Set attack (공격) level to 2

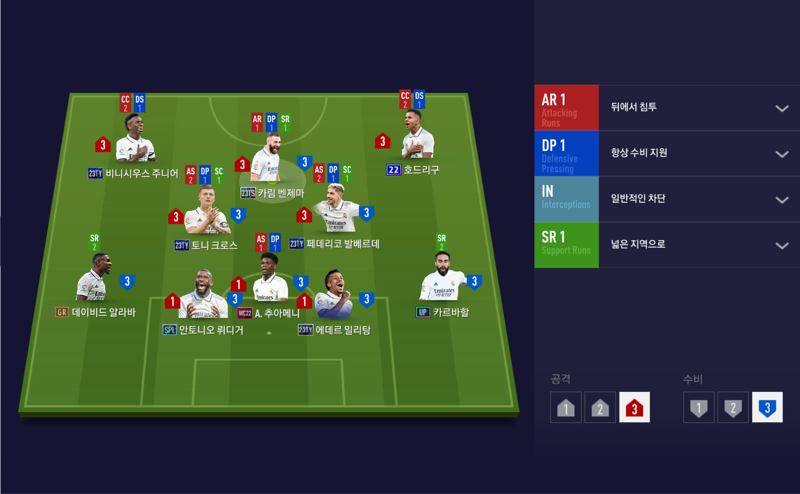coord(600,407)
